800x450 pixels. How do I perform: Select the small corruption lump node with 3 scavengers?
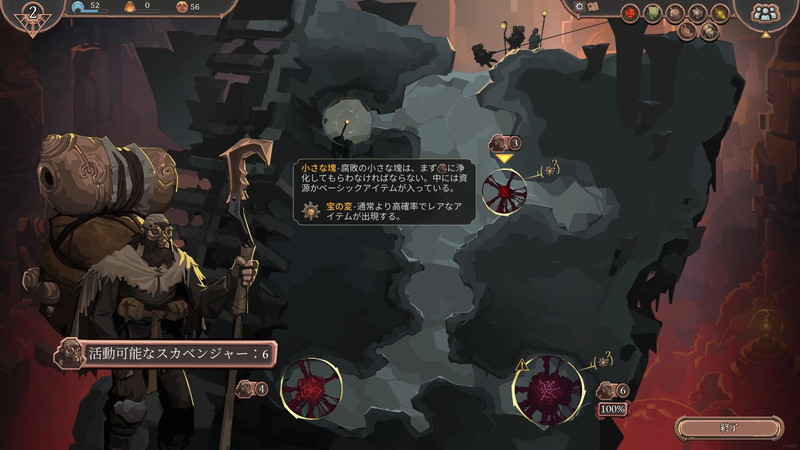(x=505, y=188)
